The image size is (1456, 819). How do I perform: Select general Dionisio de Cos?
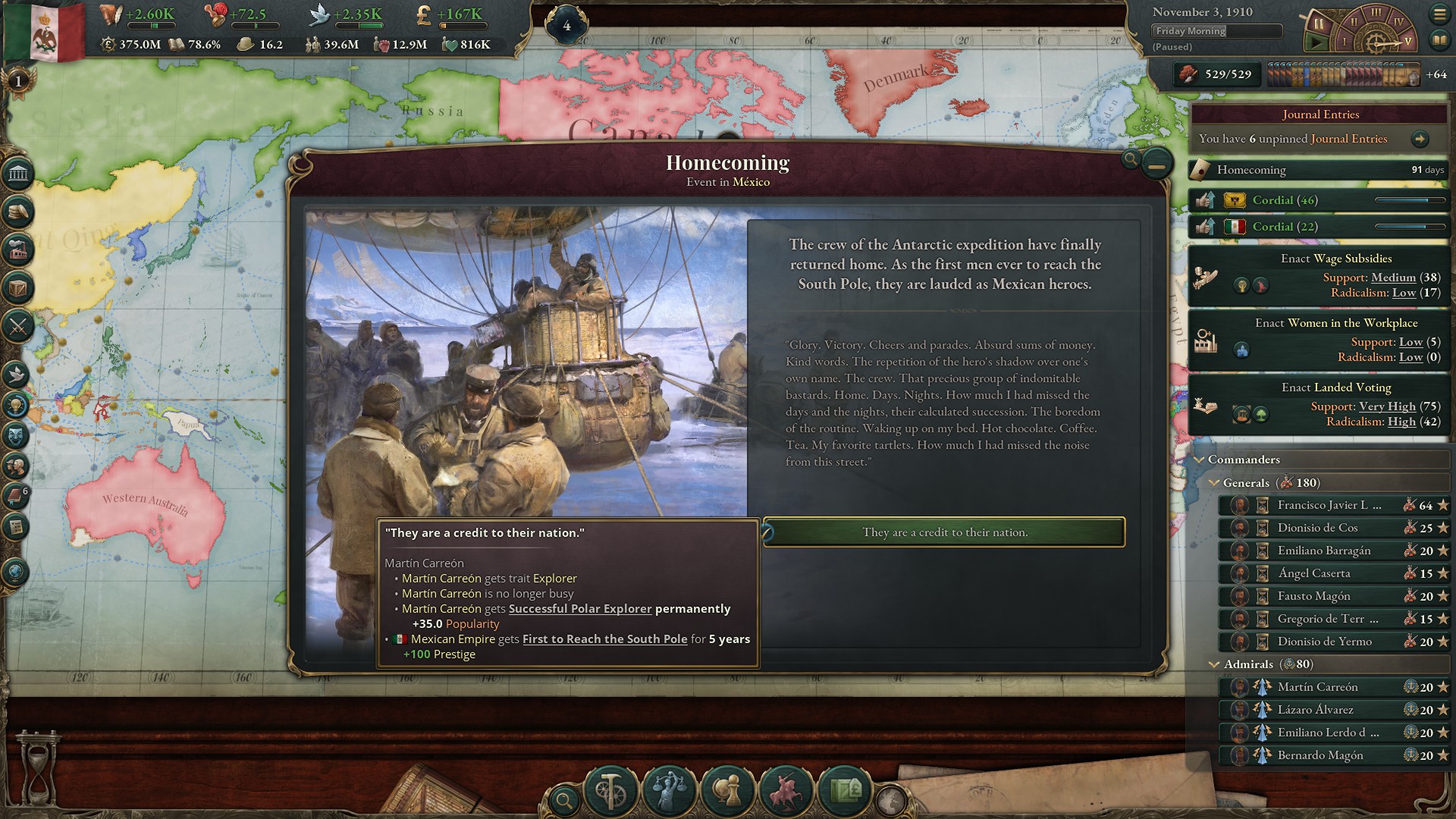(1328, 528)
